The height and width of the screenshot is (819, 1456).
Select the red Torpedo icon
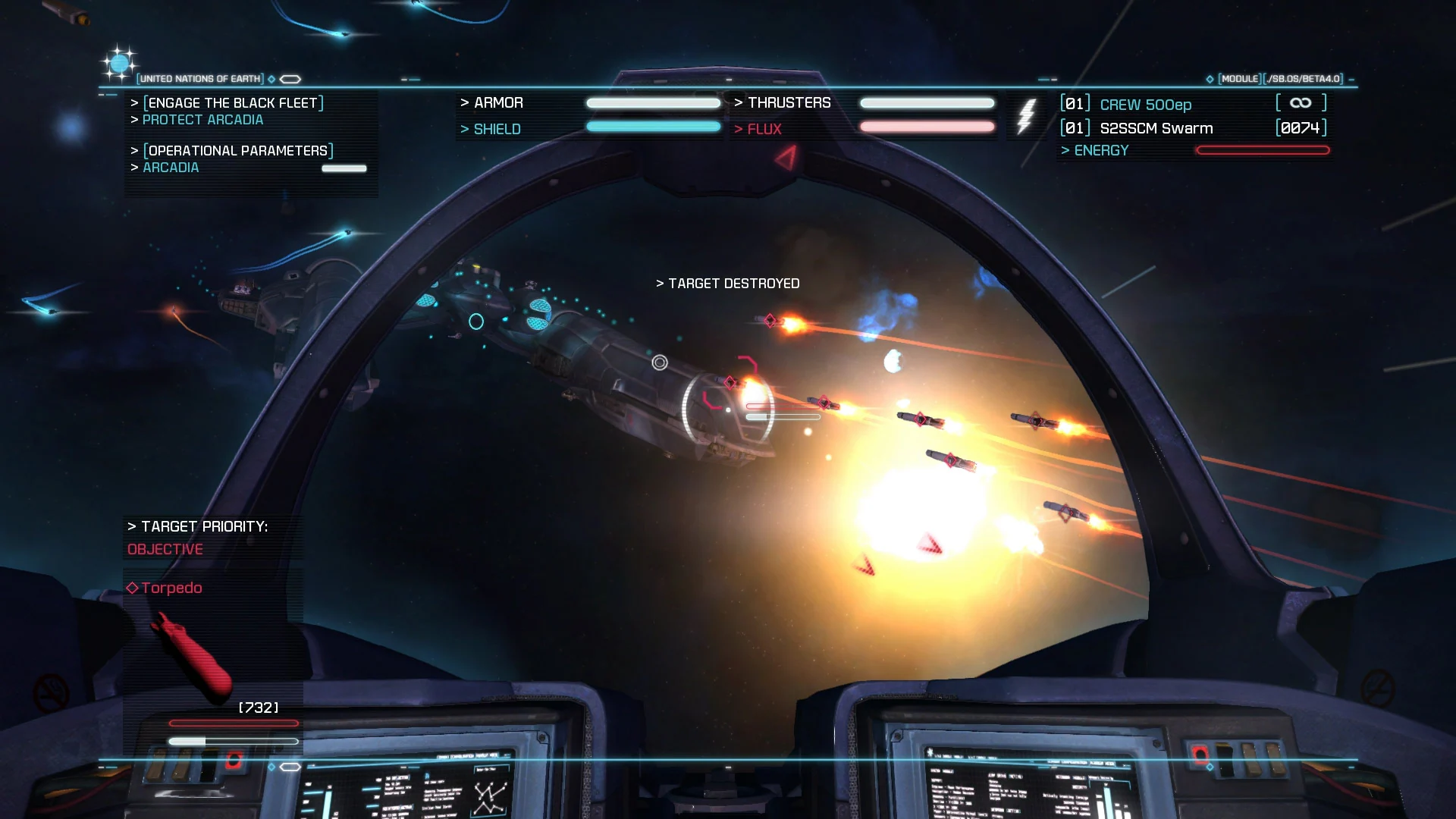(x=192, y=652)
